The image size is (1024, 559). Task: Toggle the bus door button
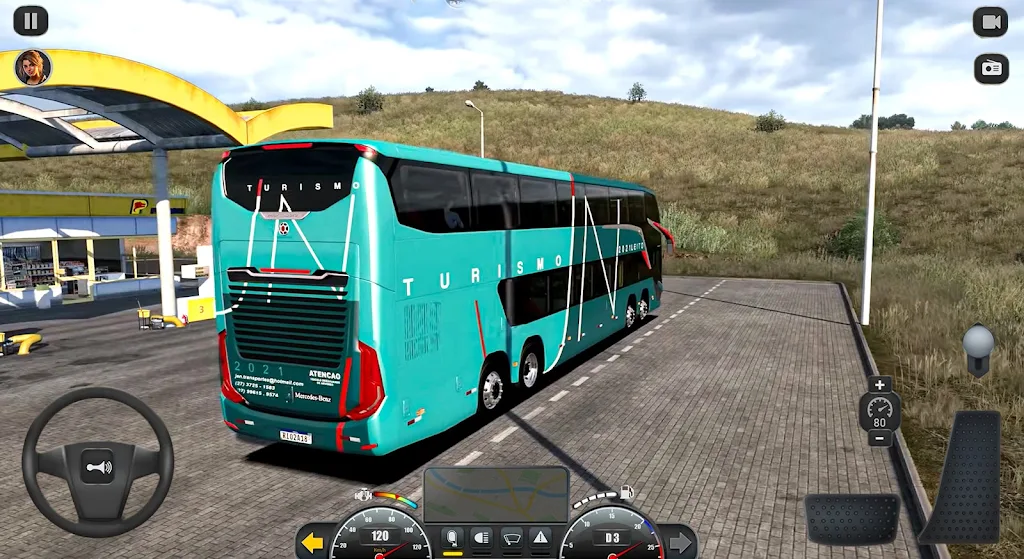point(451,538)
